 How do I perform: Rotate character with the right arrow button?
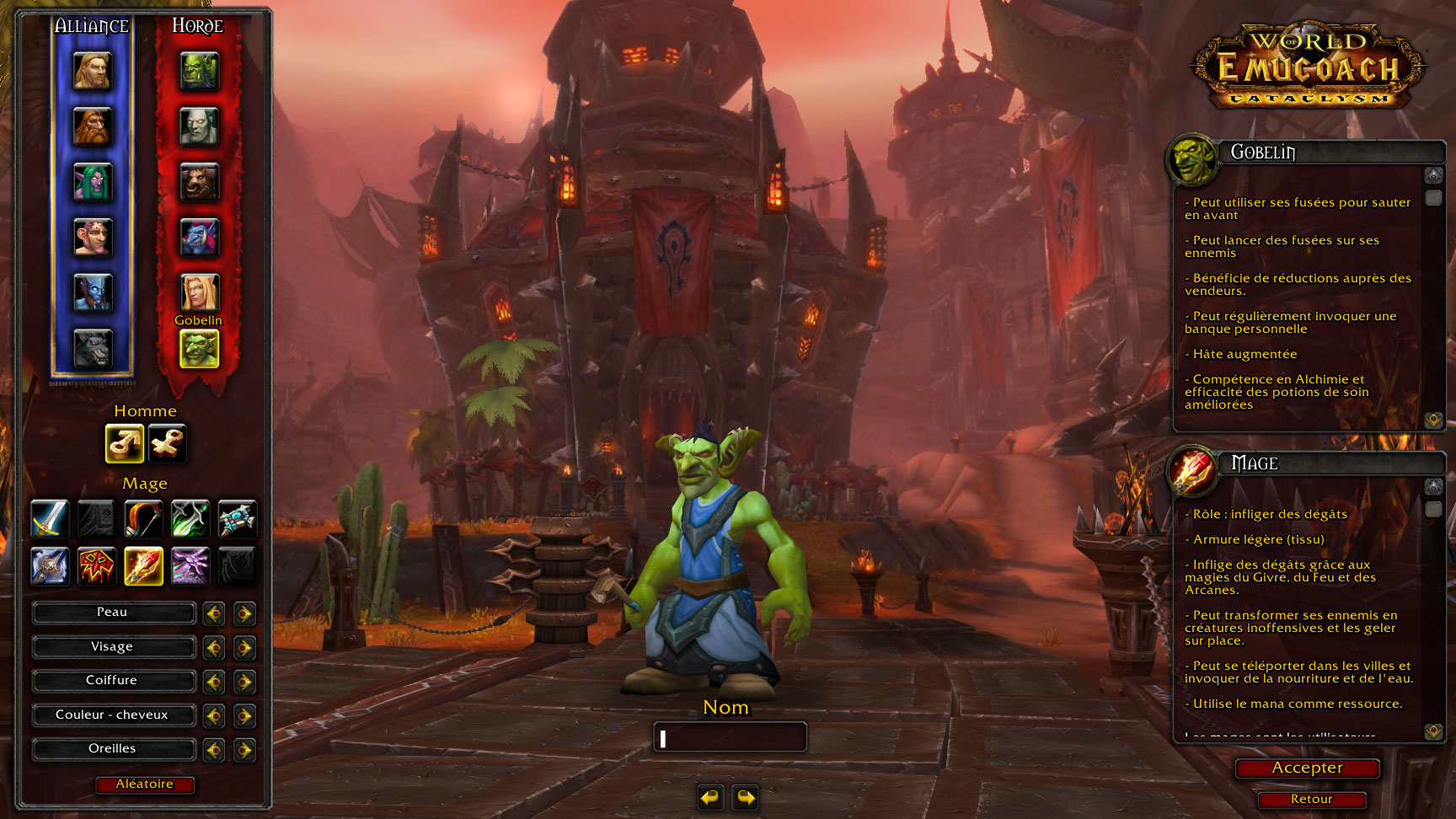(746, 796)
